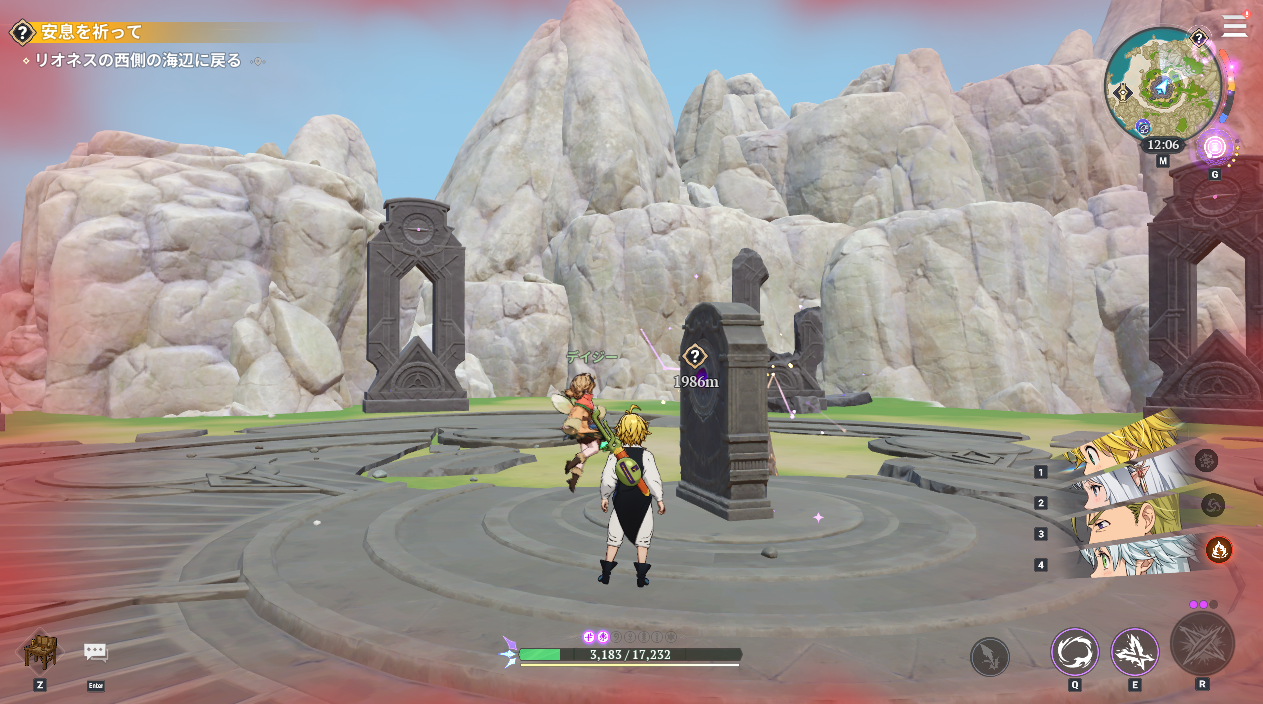Click the greyed-out feather attack icon
The height and width of the screenshot is (704, 1263).
click(989, 657)
